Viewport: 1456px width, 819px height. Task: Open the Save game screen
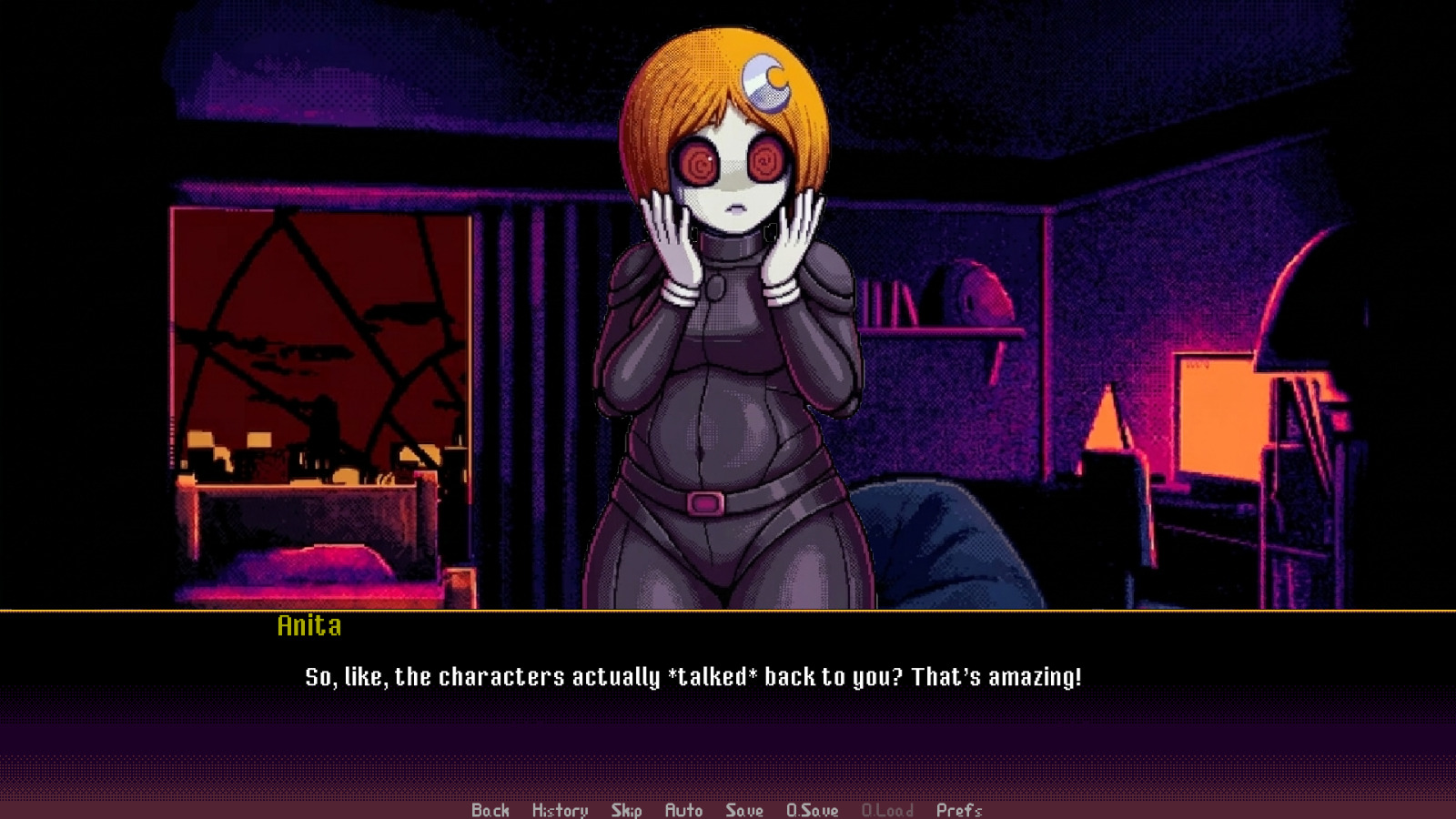coord(743,809)
